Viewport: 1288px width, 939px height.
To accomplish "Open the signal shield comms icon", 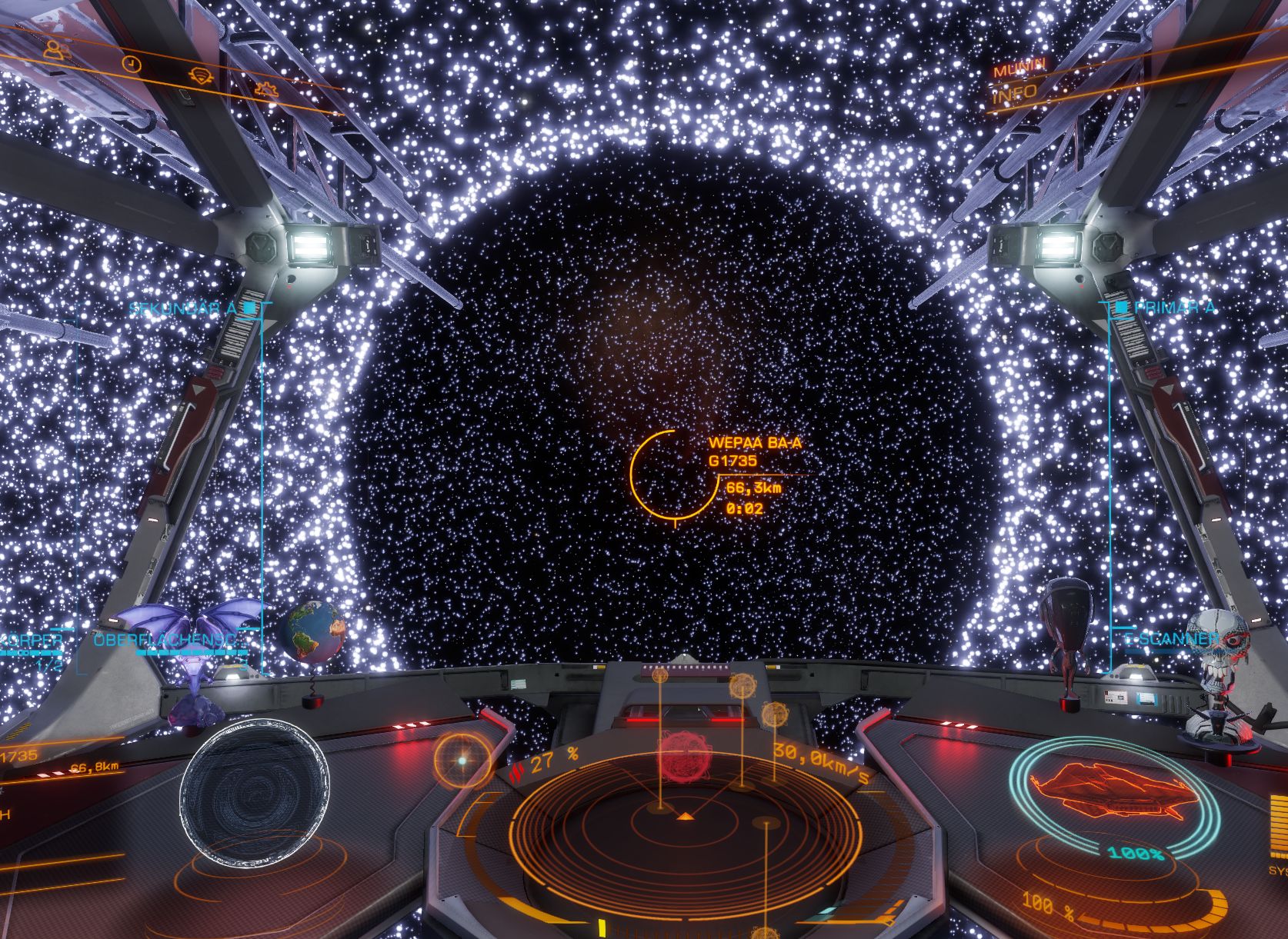I will (200, 75).
